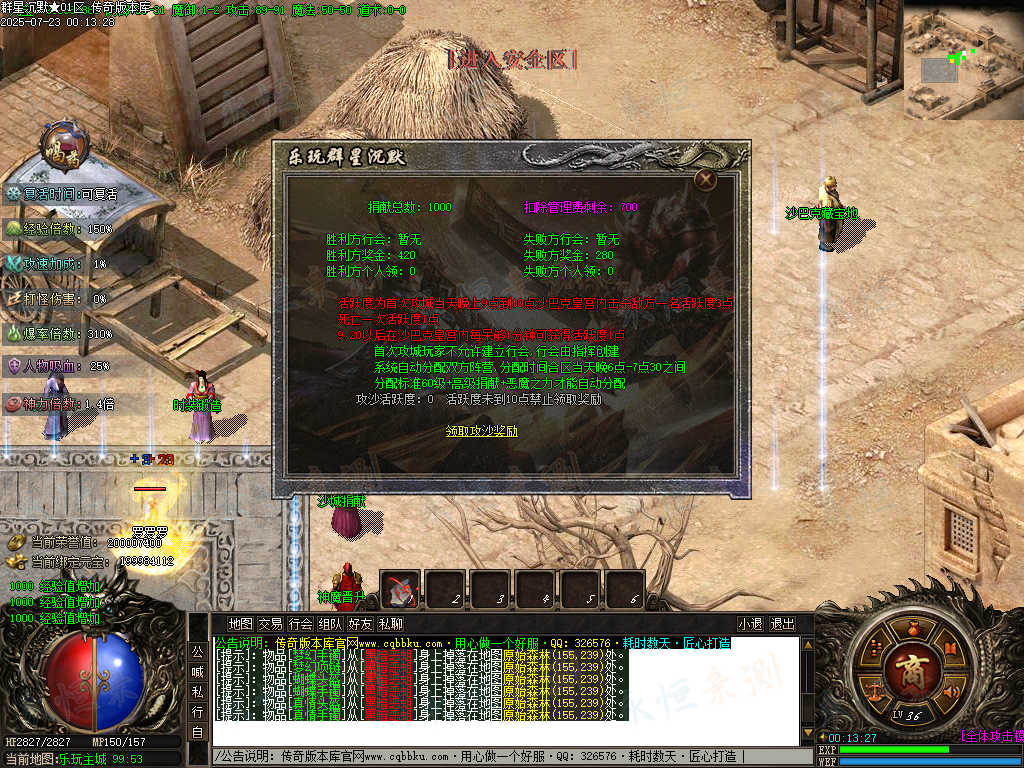The height and width of the screenshot is (768, 1024).
Task: Select the 私聊 private chat button
Action: click(x=390, y=624)
